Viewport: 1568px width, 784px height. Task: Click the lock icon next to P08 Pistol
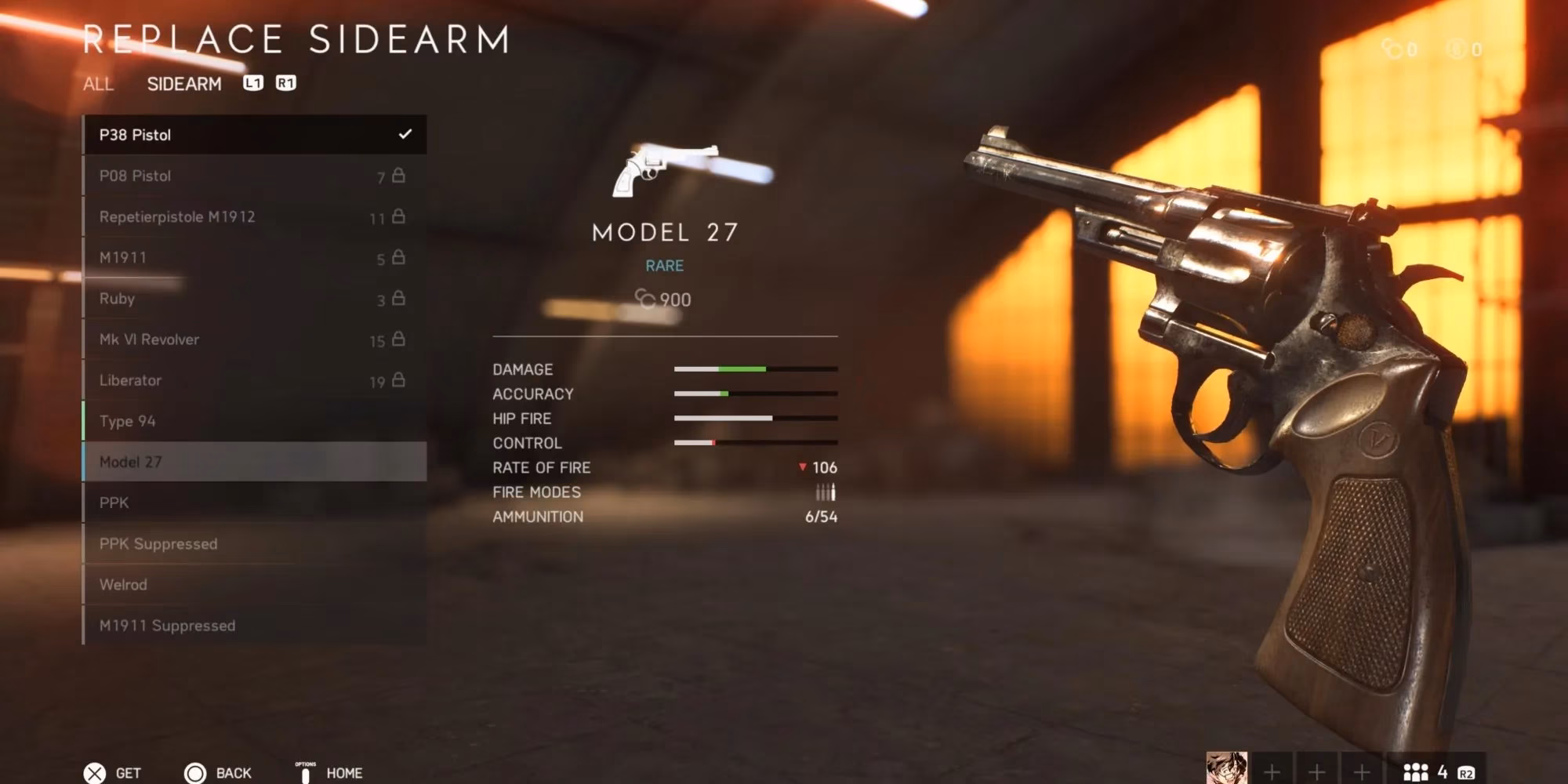pyautogui.click(x=400, y=175)
